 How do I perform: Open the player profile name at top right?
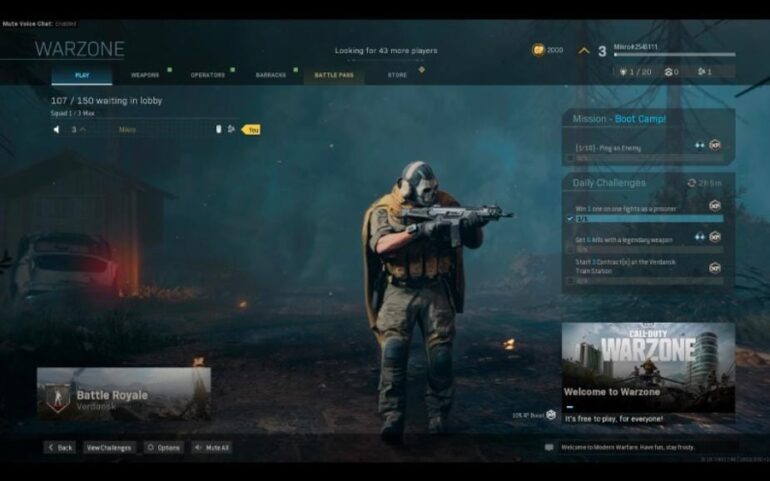(636, 46)
